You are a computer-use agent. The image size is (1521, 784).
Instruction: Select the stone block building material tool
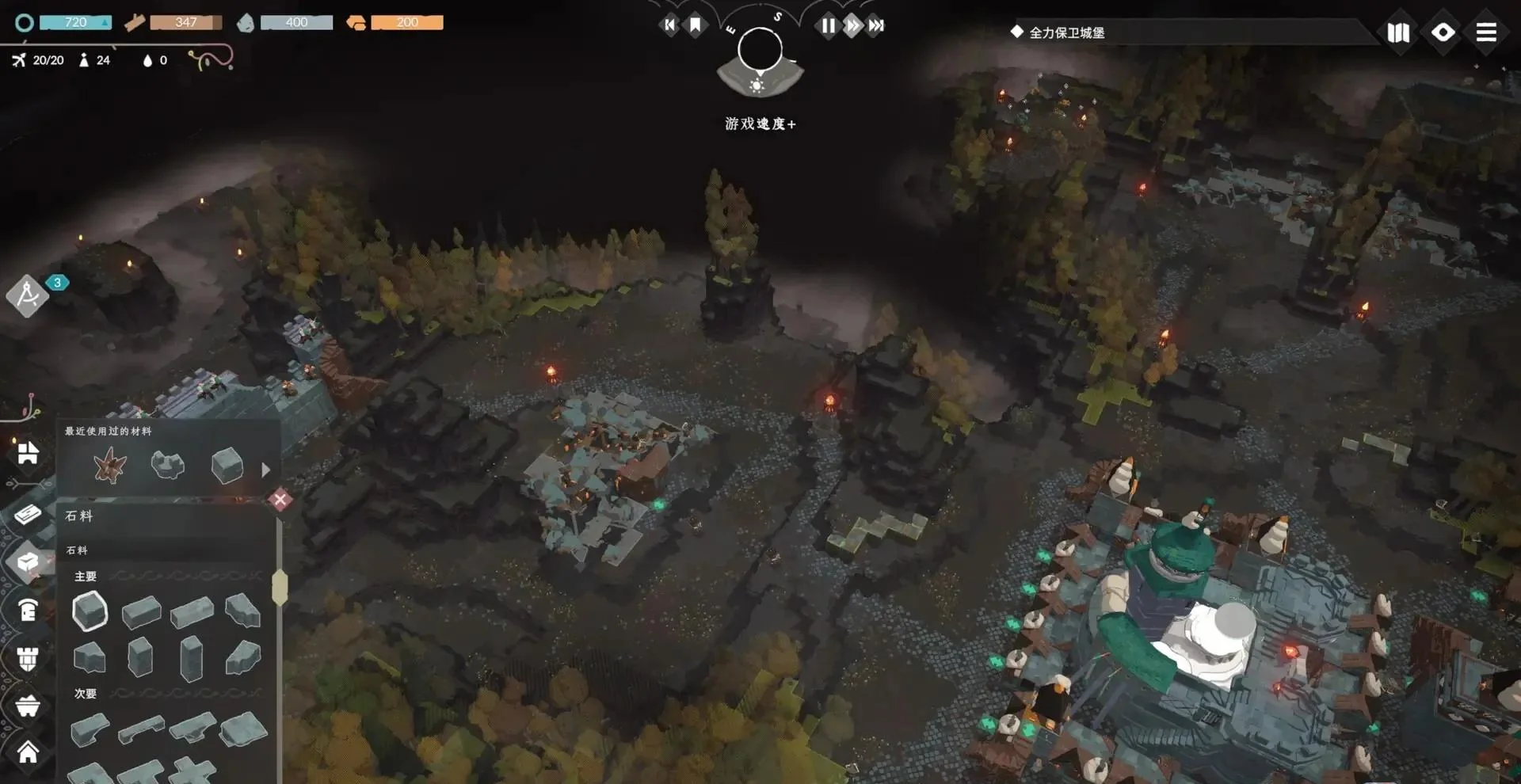coord(28,562)
